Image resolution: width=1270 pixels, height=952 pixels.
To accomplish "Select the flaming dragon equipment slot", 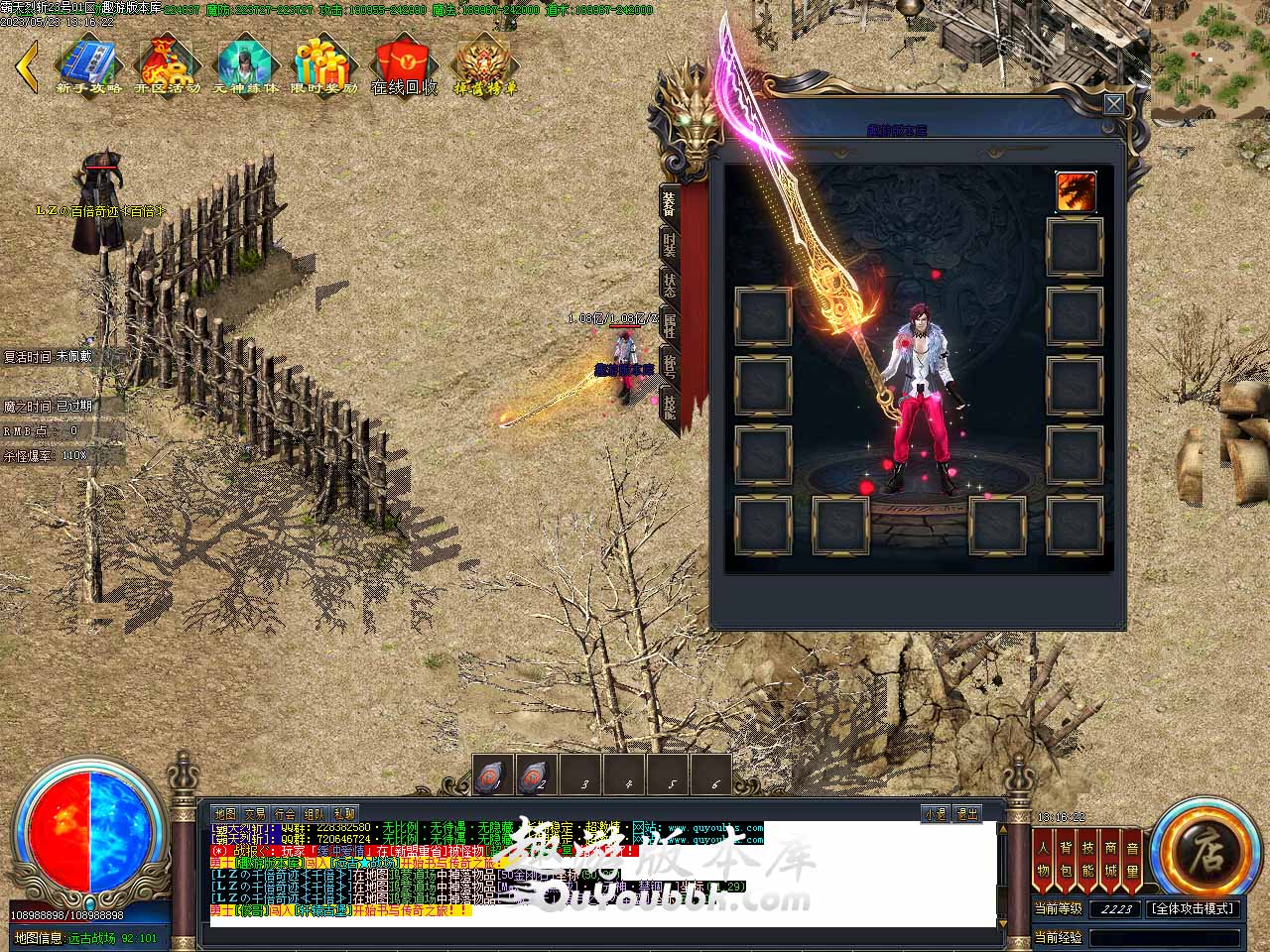I will click(x=1076, y=191).
